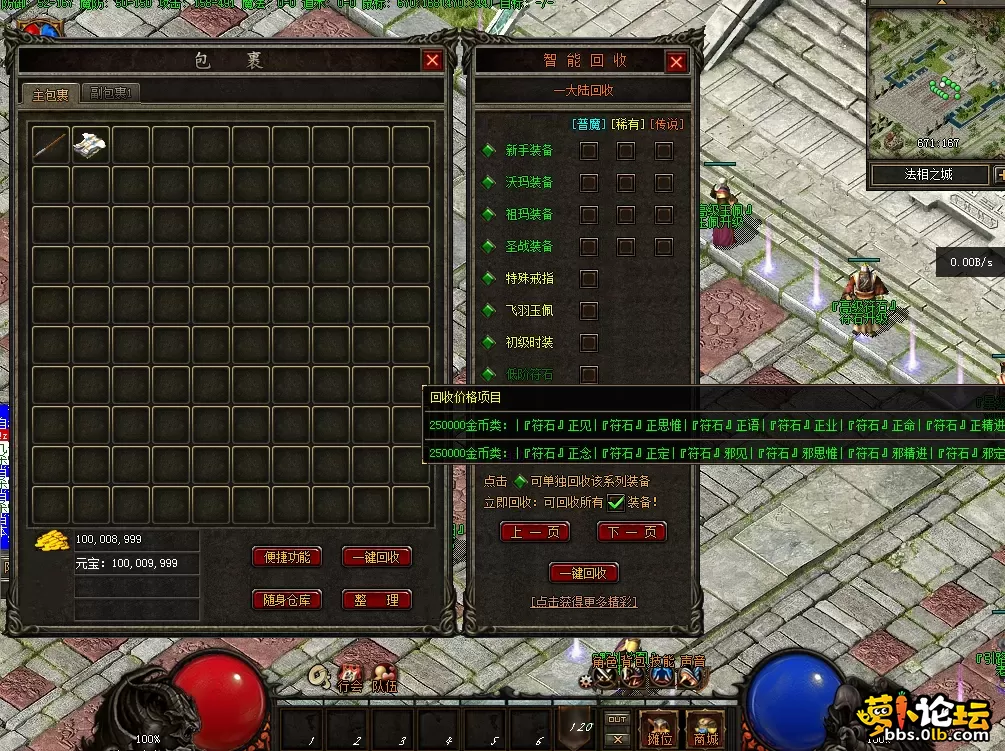Sort the bag with 整理
The image size is (1005, 751).
(x=376, y=600)
